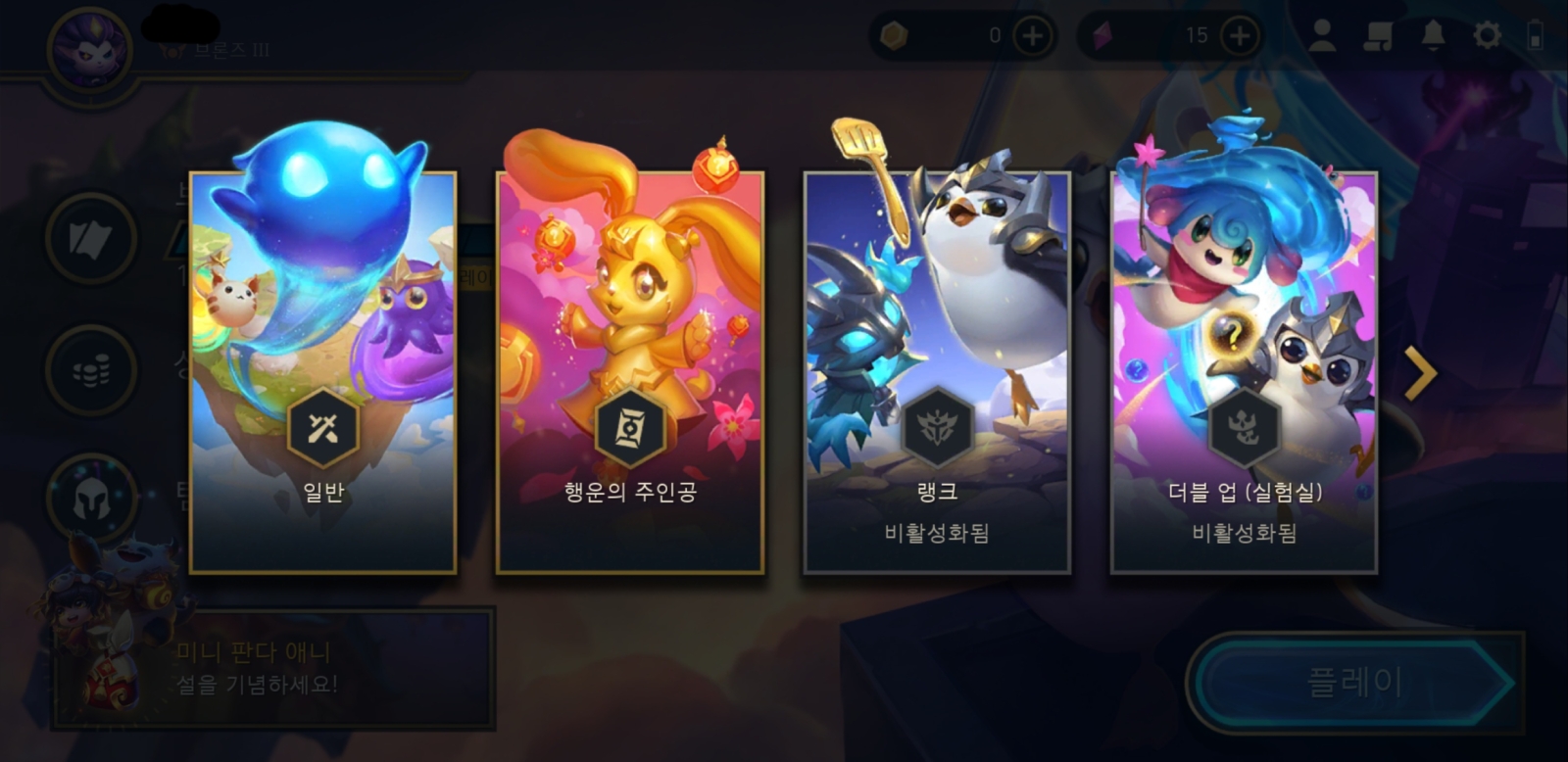Open the helmet icon side menu
The width and height of the screenshot is (1568, 762).
[x=91, y=500]
